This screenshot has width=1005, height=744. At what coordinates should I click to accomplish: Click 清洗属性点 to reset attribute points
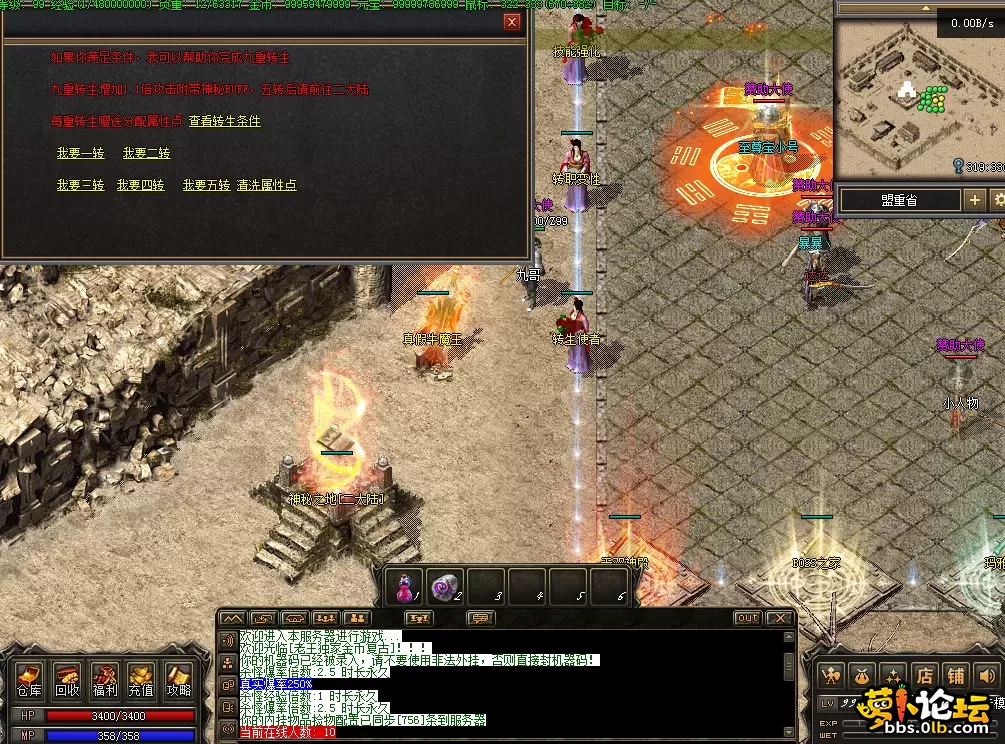[x=266, y=185]
